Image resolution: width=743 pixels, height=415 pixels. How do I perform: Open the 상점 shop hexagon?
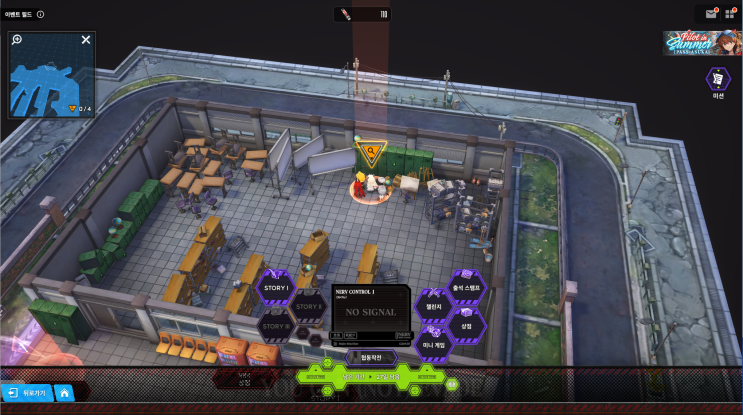[x=466, y=325]
